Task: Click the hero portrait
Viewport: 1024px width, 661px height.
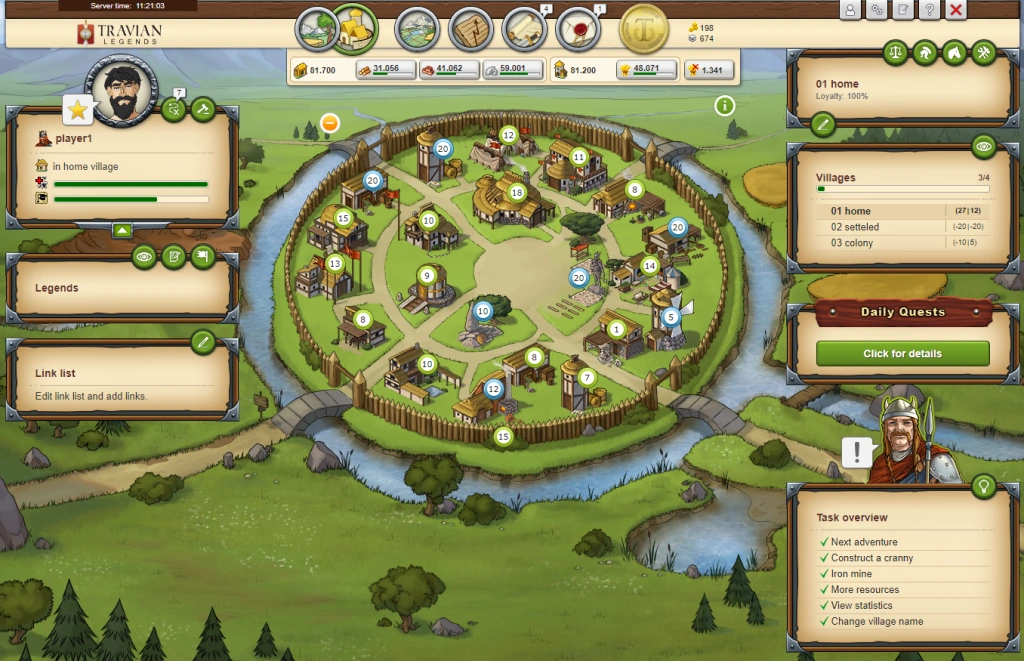Action: point(123,89)
